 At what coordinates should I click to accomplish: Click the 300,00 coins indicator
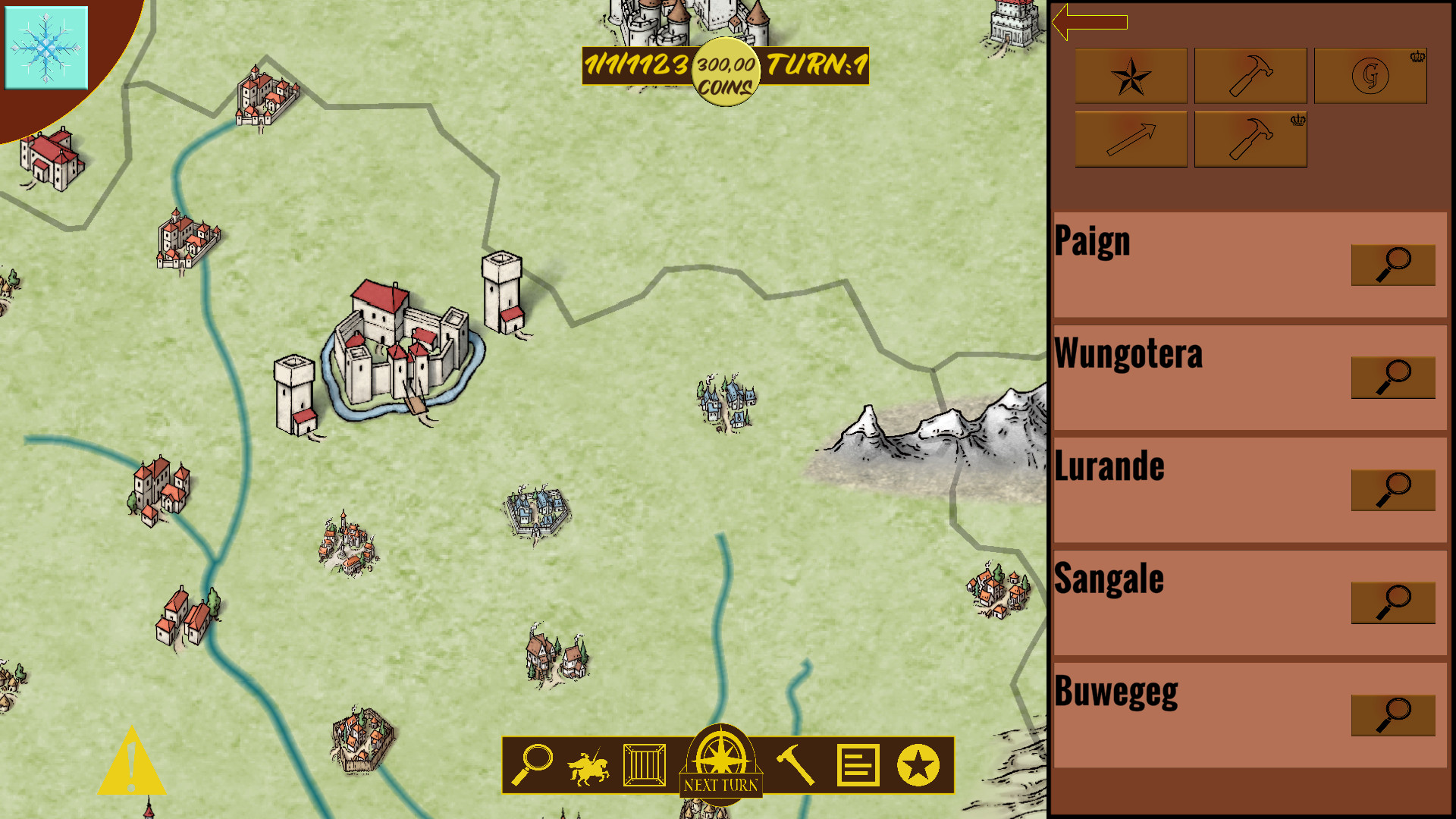click(x=724, y=74)
